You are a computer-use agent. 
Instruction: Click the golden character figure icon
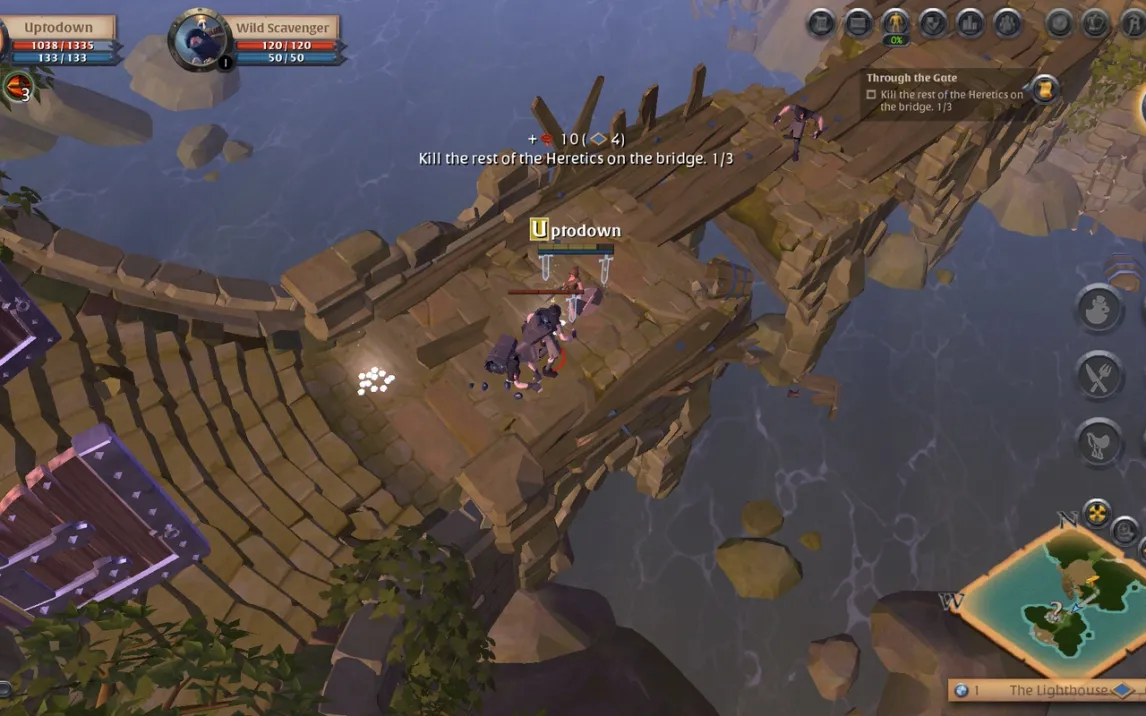click(895, 22)
